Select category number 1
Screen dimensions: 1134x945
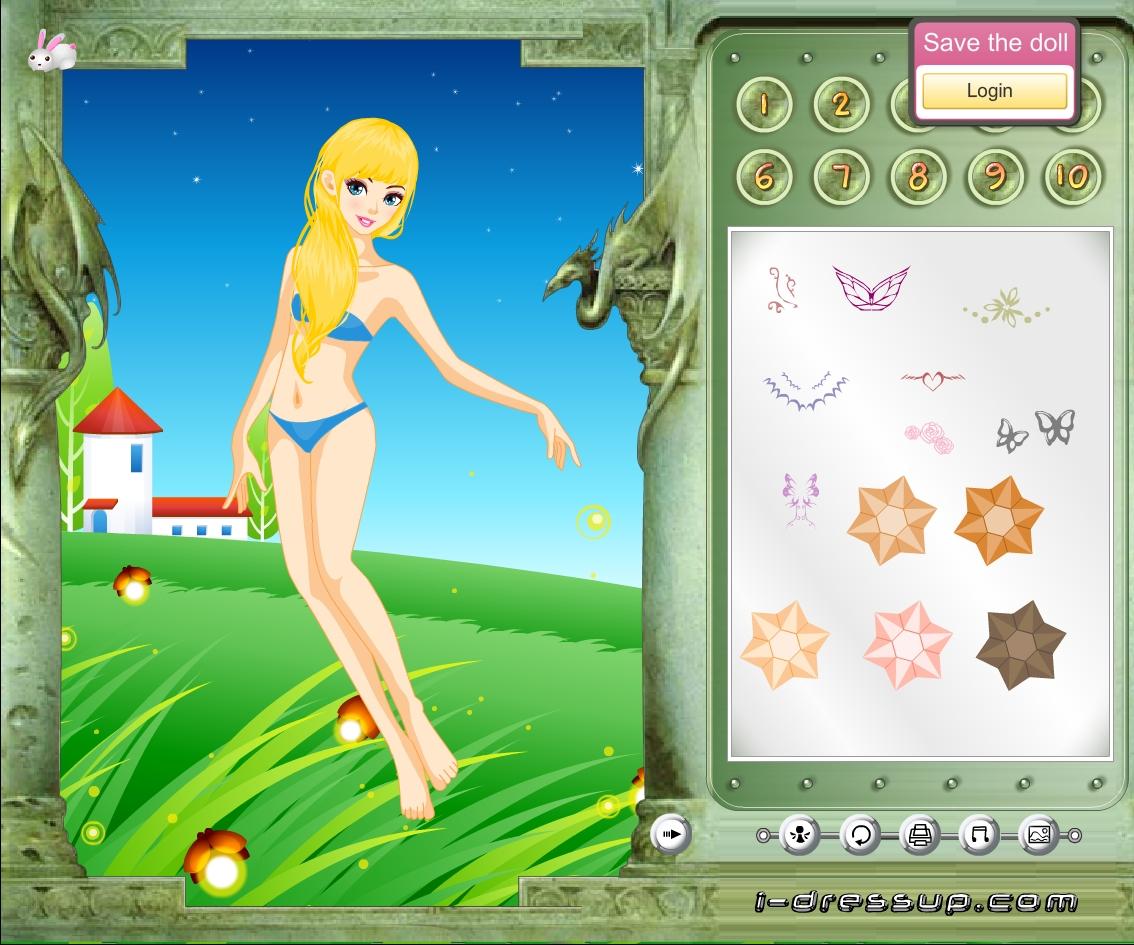click(x=764, y=103)
